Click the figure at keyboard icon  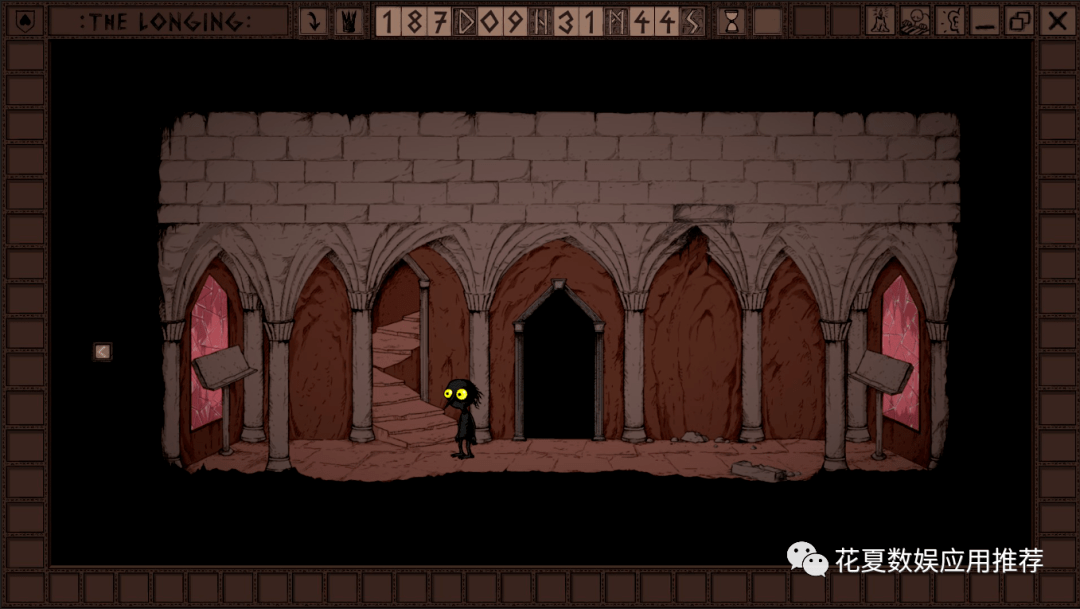pos(915,21)
